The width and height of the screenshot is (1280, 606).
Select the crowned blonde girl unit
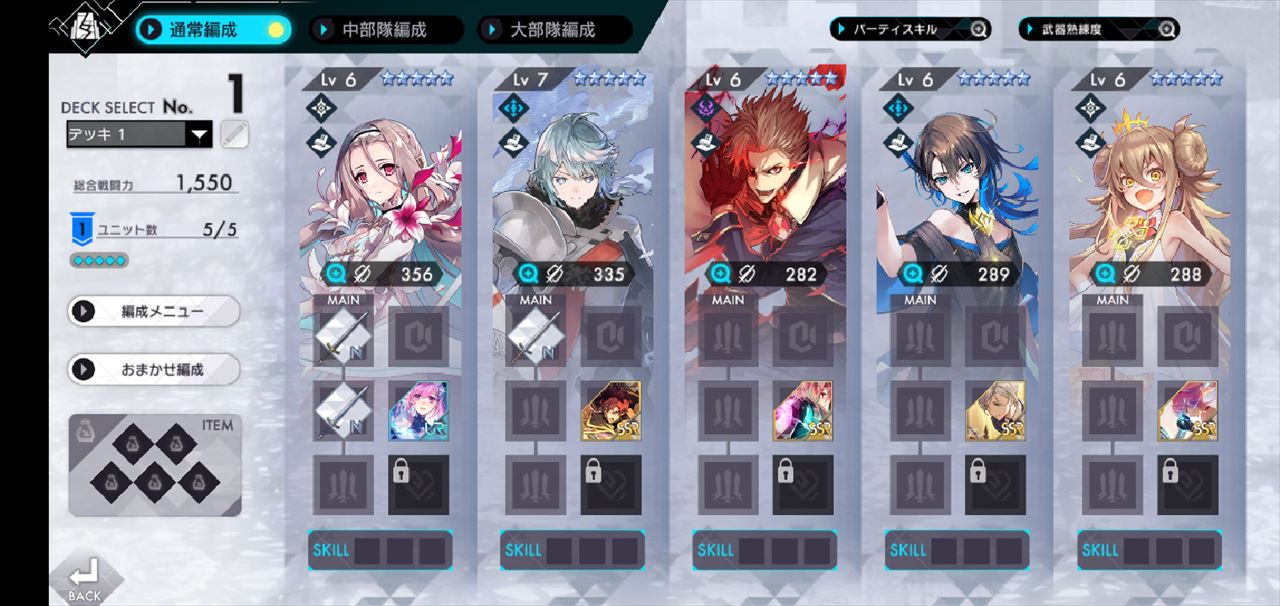click(x=1149, y=190)
